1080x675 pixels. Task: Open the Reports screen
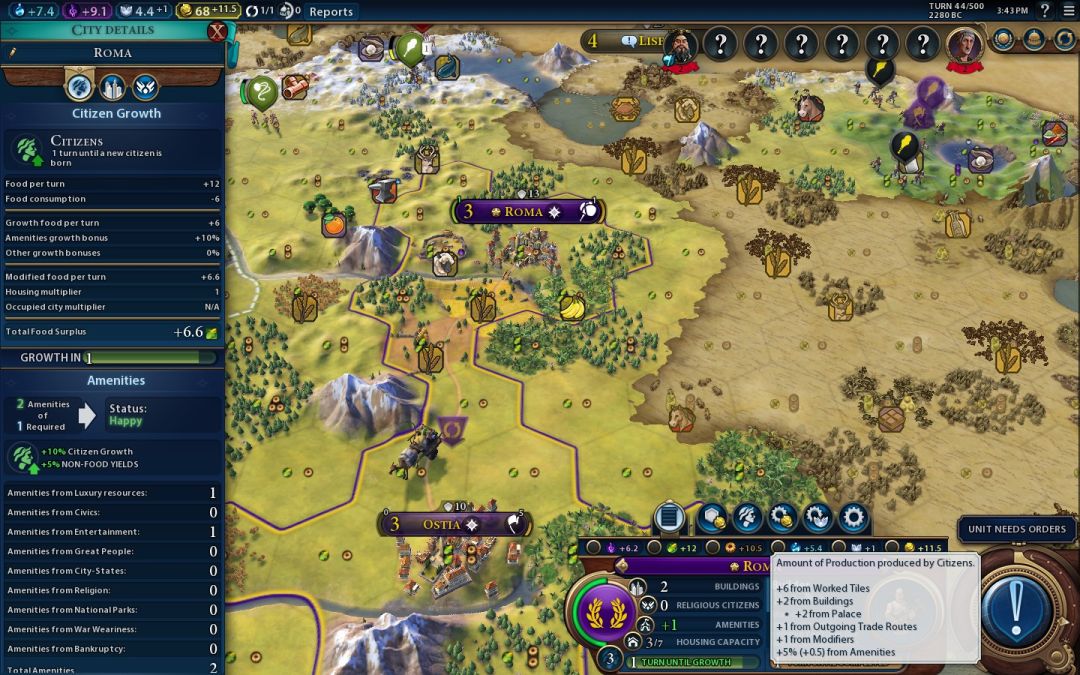coord(330,12)
